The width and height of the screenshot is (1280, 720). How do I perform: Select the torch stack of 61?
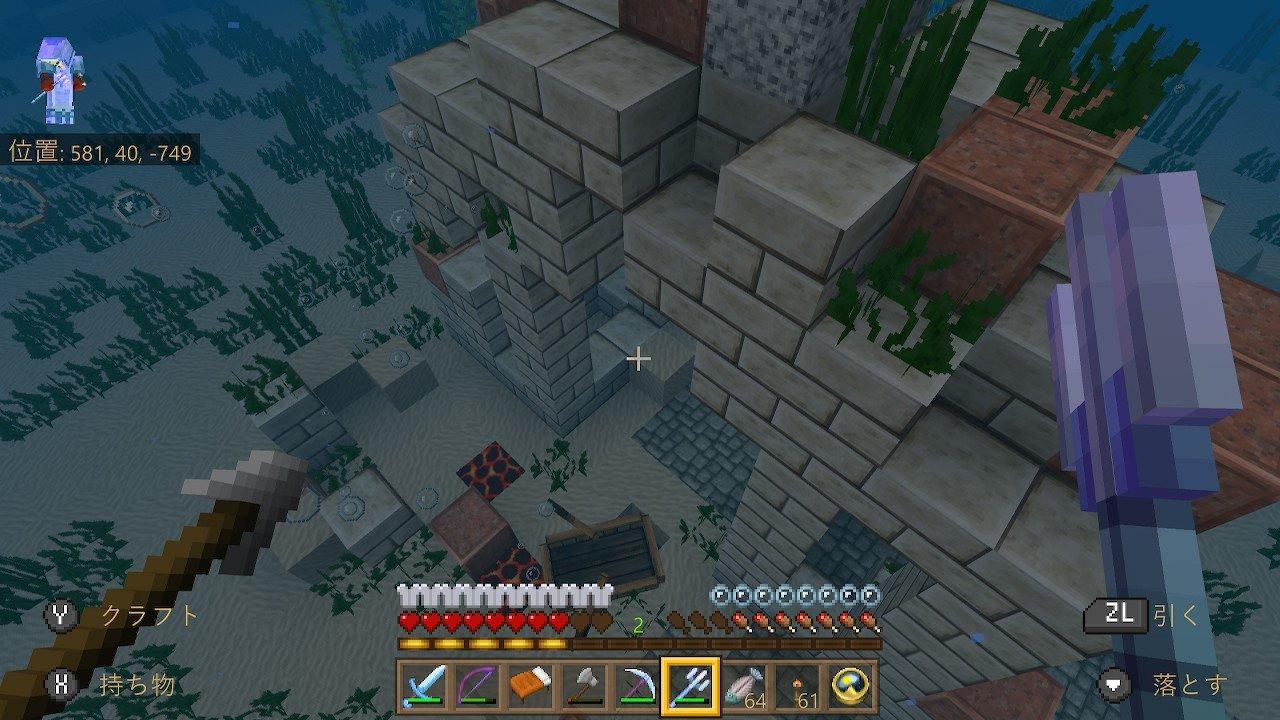coord(796,686)
